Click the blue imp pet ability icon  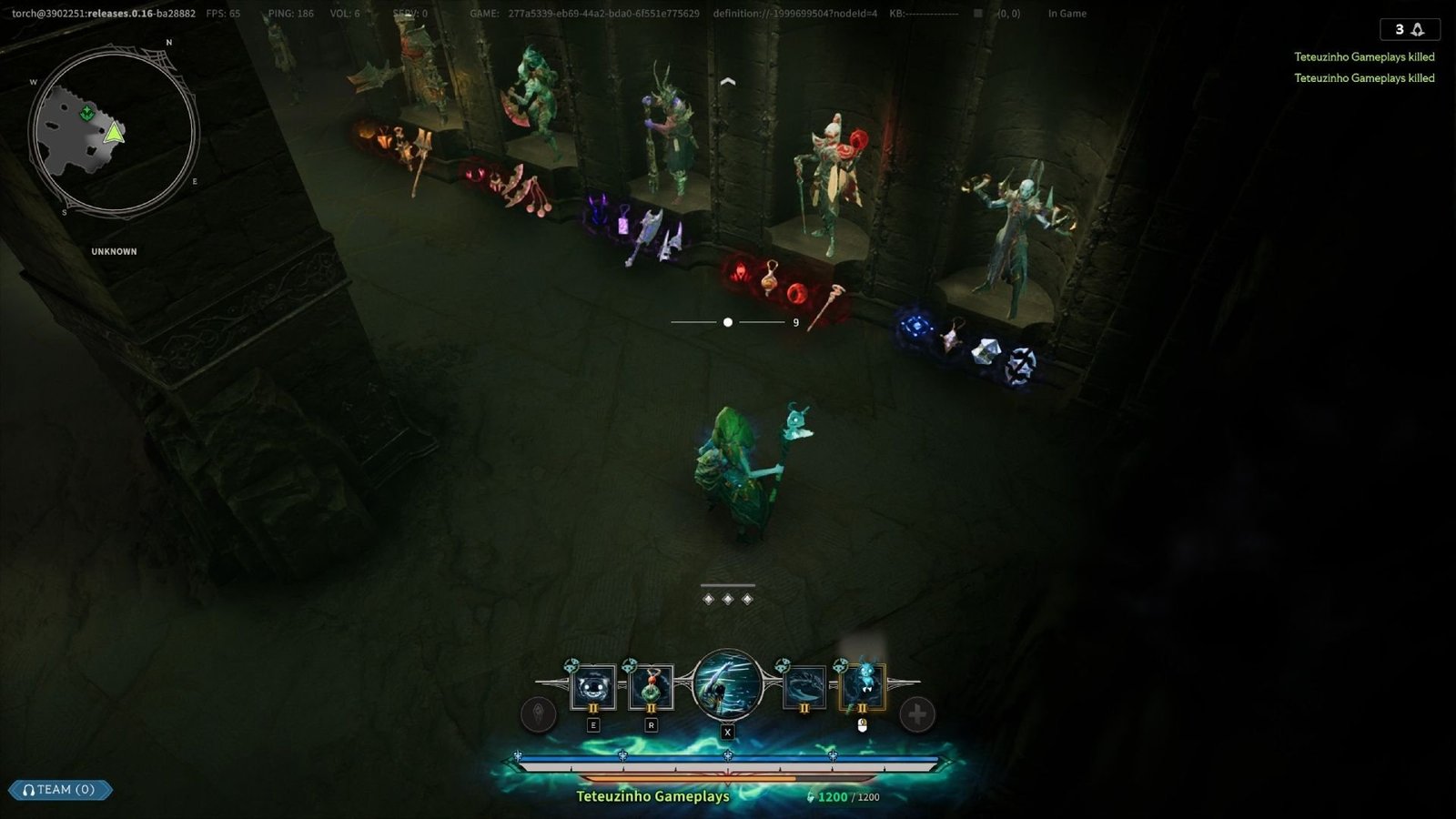[x=862, y=685]
